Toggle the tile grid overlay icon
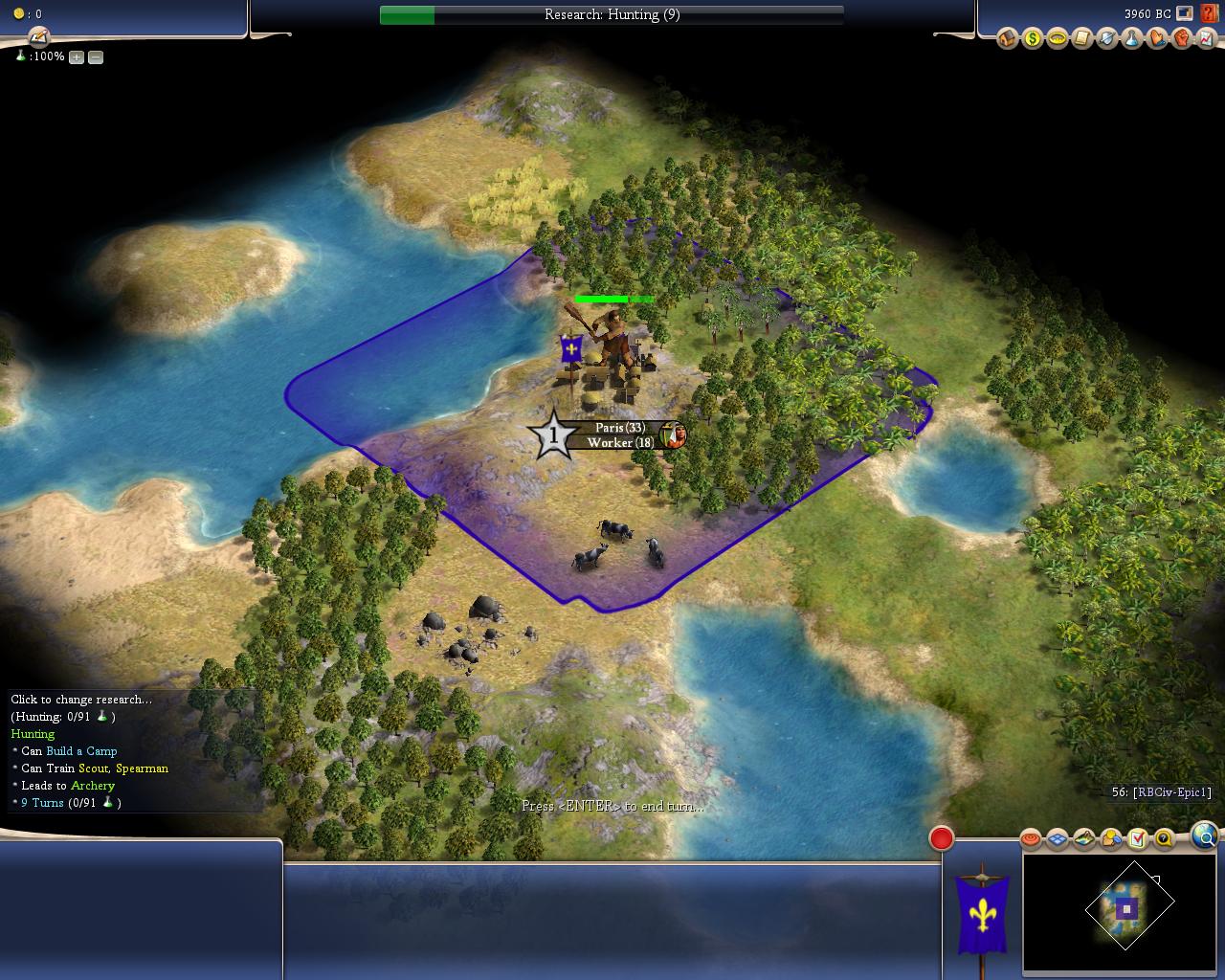Viewport: 1225px width, 980px height. click(x=1057, y=839)
